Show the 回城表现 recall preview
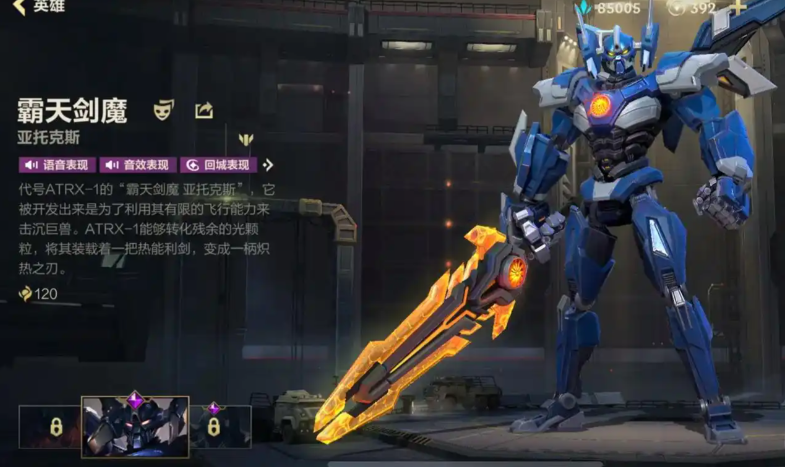The height and width of the screenshot is (467, 785). coord(218,165)
